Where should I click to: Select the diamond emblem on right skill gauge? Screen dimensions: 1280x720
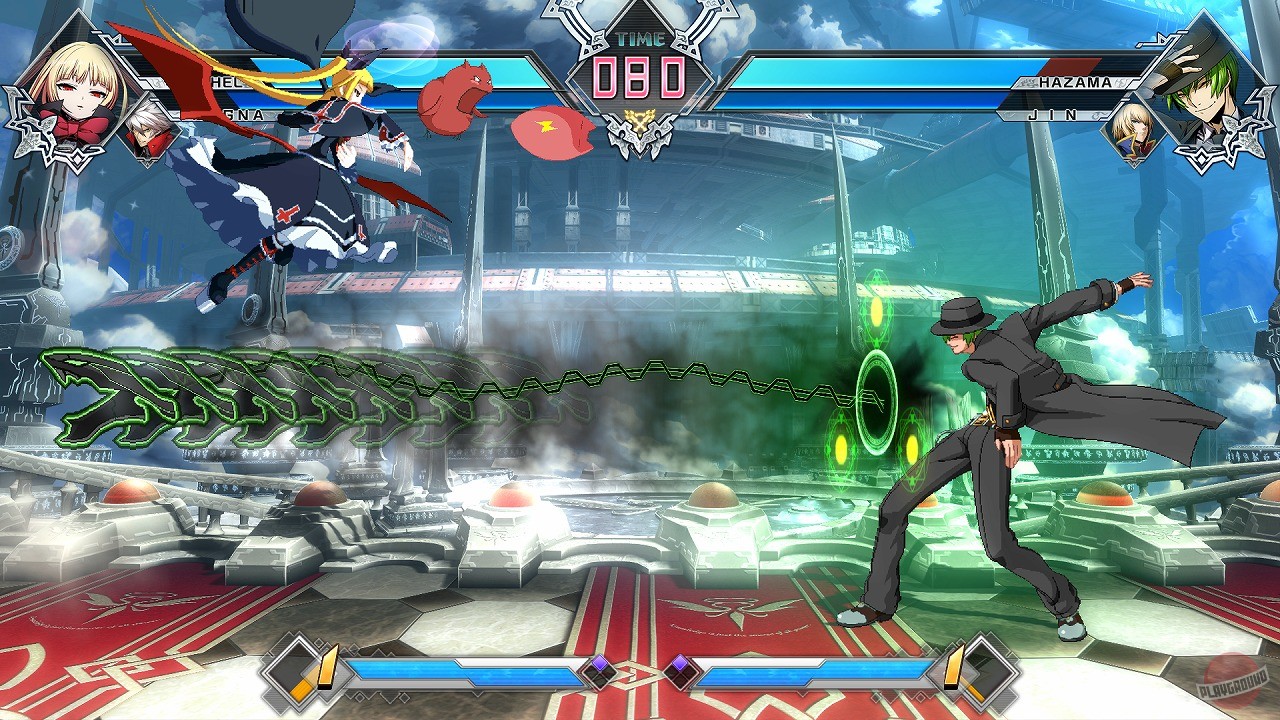[993, 668]
